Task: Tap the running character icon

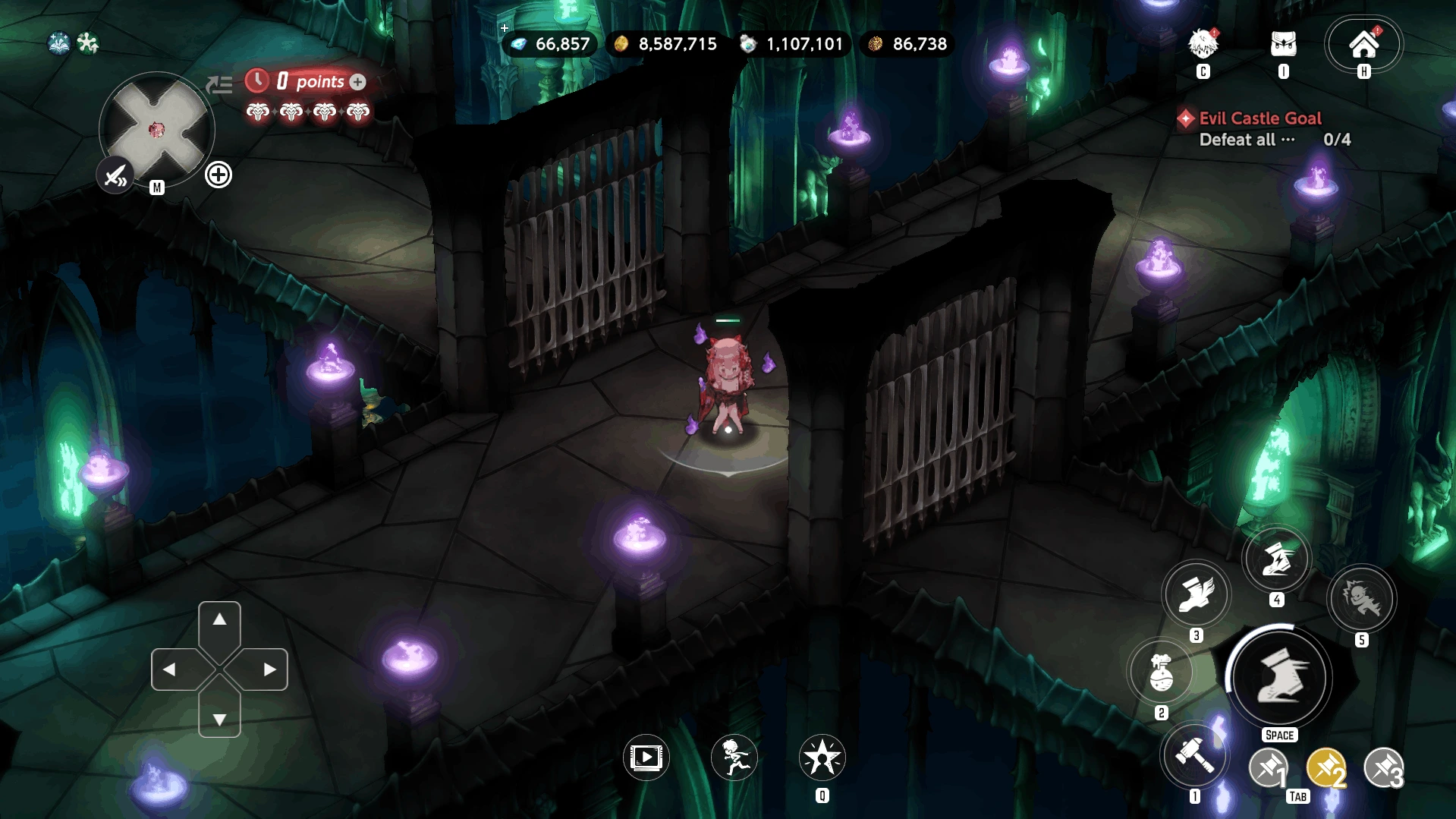Action: pos(734,757)
